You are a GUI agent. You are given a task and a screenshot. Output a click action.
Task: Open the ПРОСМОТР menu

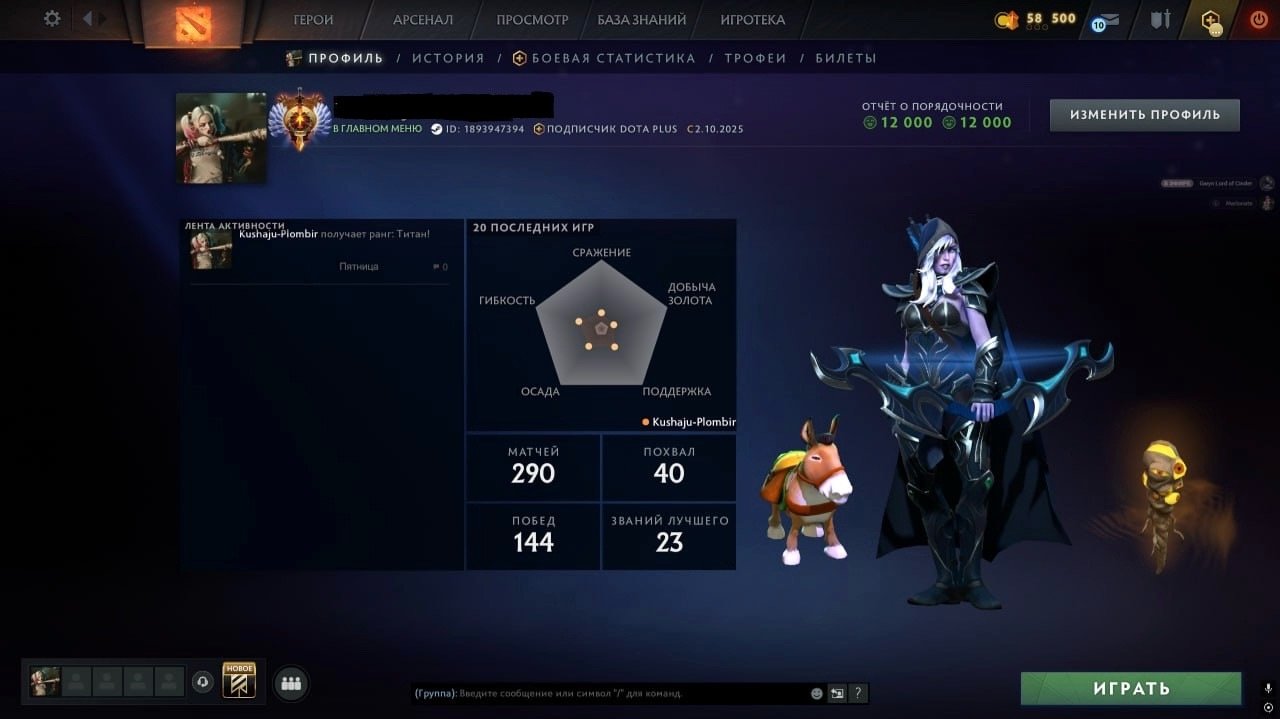[x=532, y=20]
